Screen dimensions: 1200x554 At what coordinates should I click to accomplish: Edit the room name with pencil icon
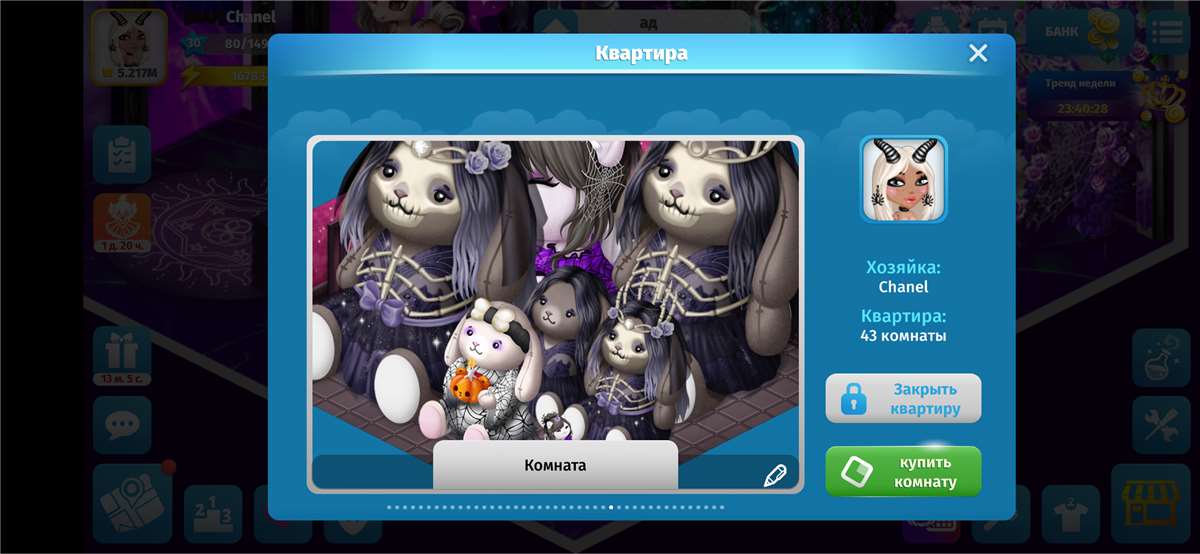tap(775, 475)
